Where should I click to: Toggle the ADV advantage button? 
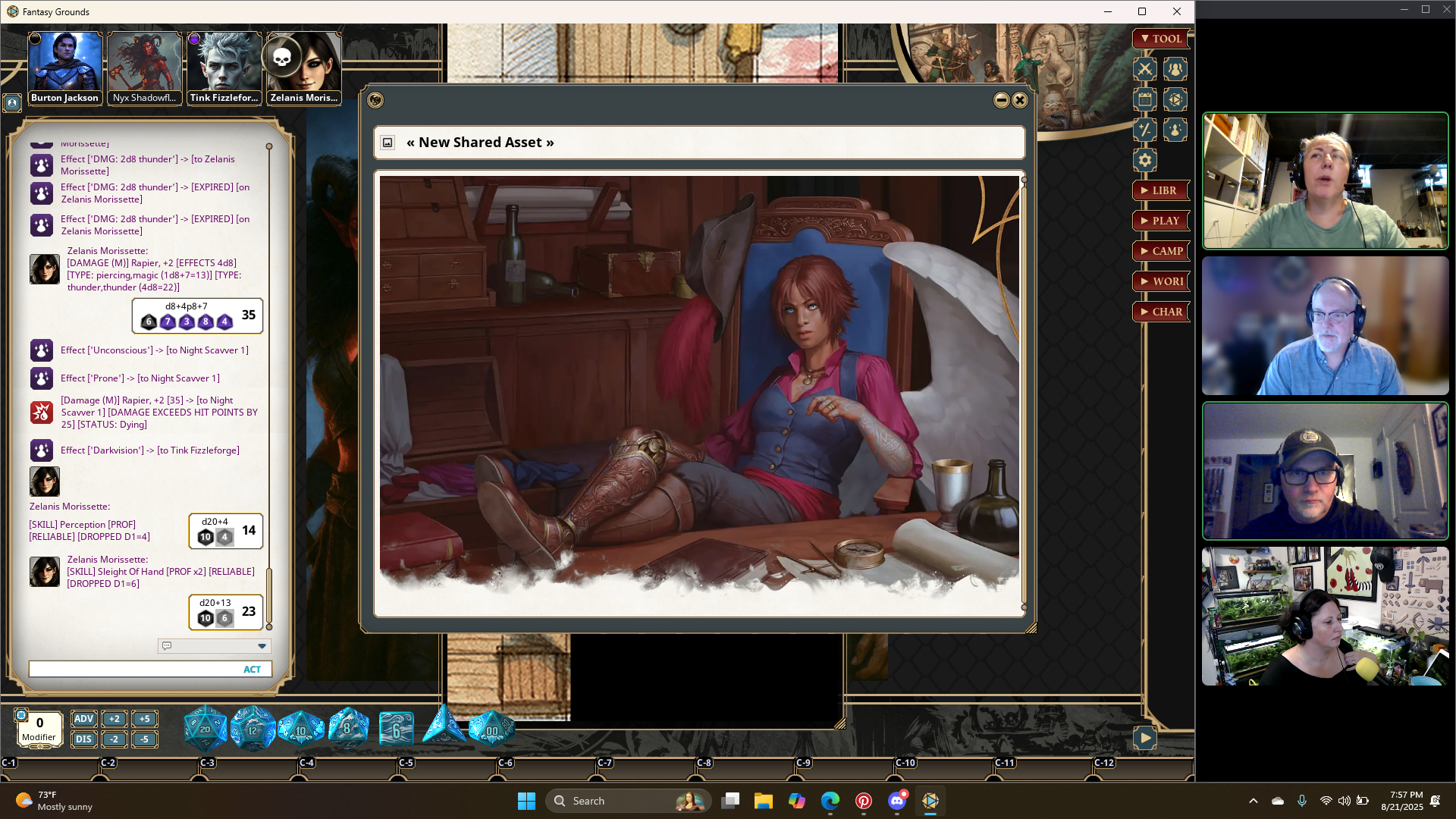pyautogui.click(x=83, y=719)
